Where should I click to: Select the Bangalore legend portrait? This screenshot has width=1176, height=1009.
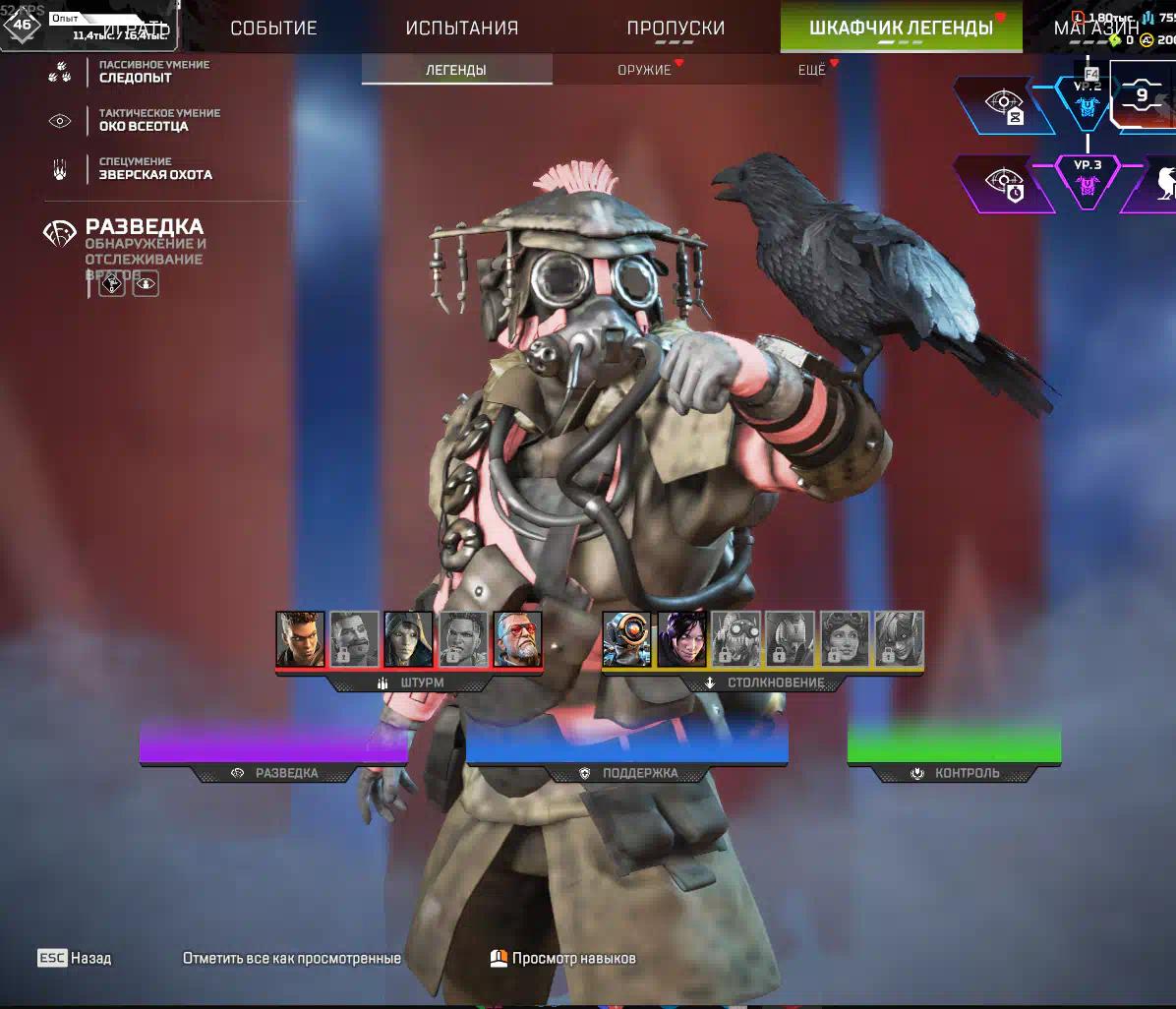[x=300, y=638]
